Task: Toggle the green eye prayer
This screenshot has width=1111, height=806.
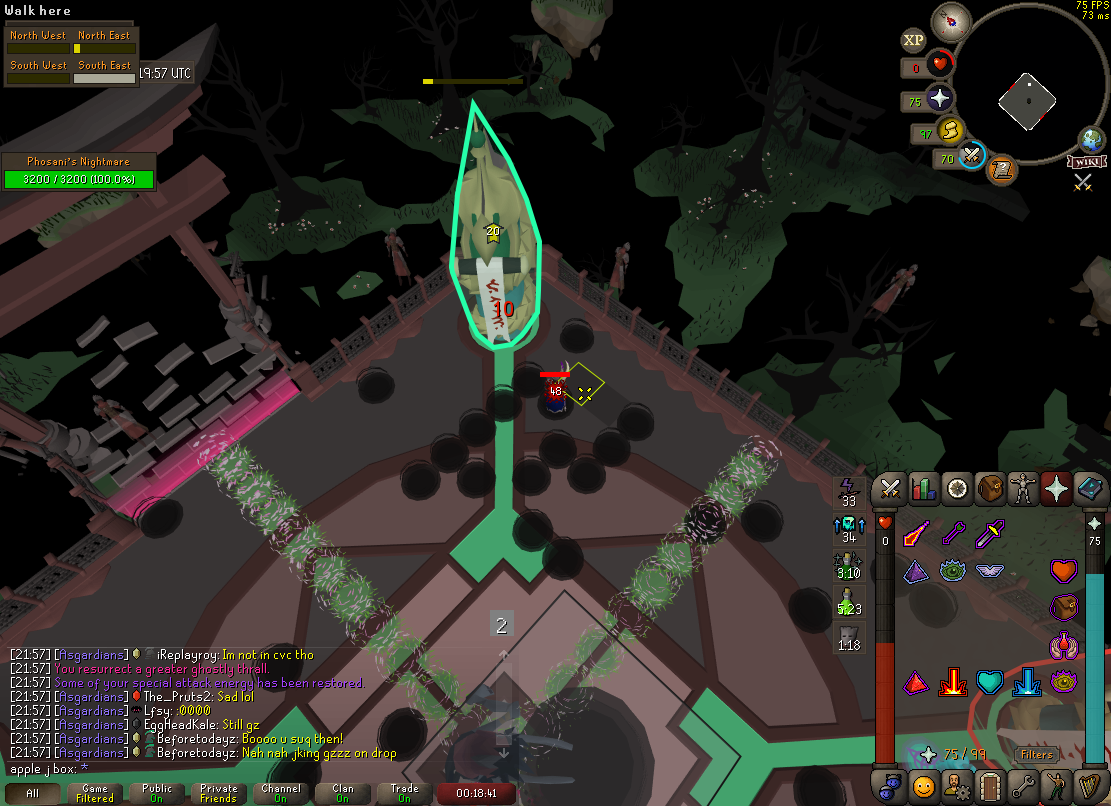Action: (951, 571)
